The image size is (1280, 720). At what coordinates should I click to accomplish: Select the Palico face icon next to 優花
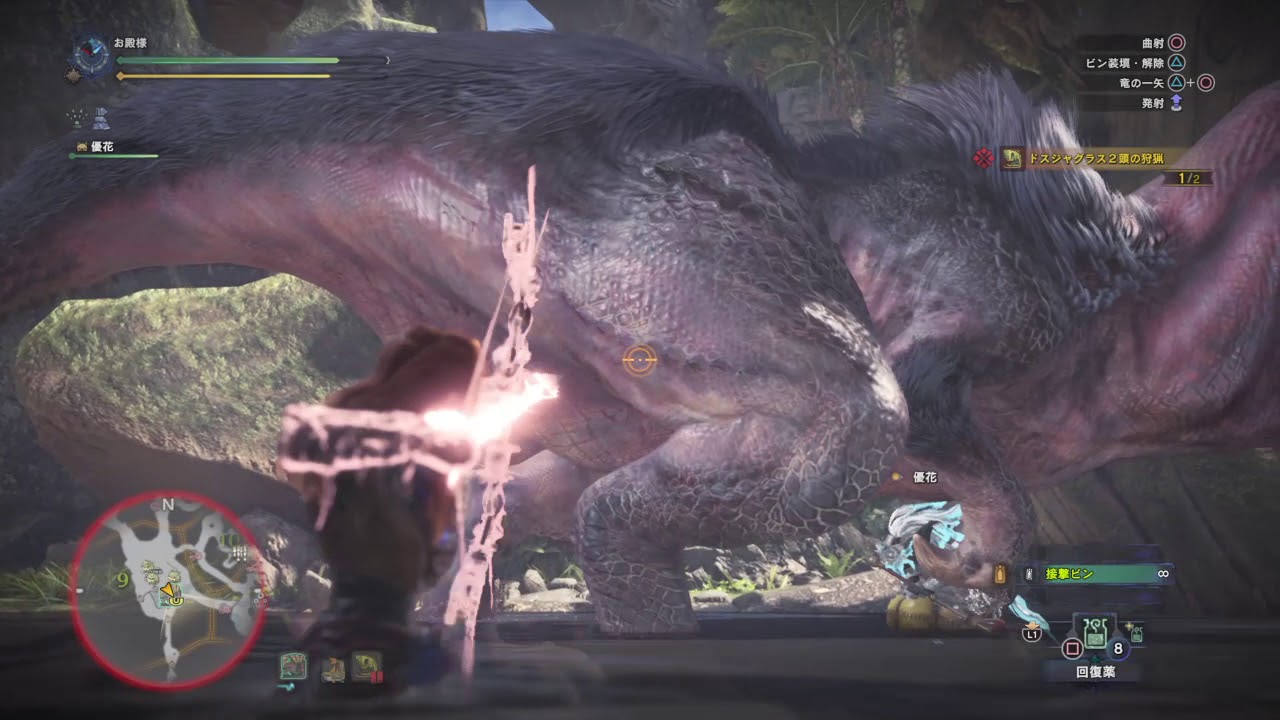[x=82, y=147]
